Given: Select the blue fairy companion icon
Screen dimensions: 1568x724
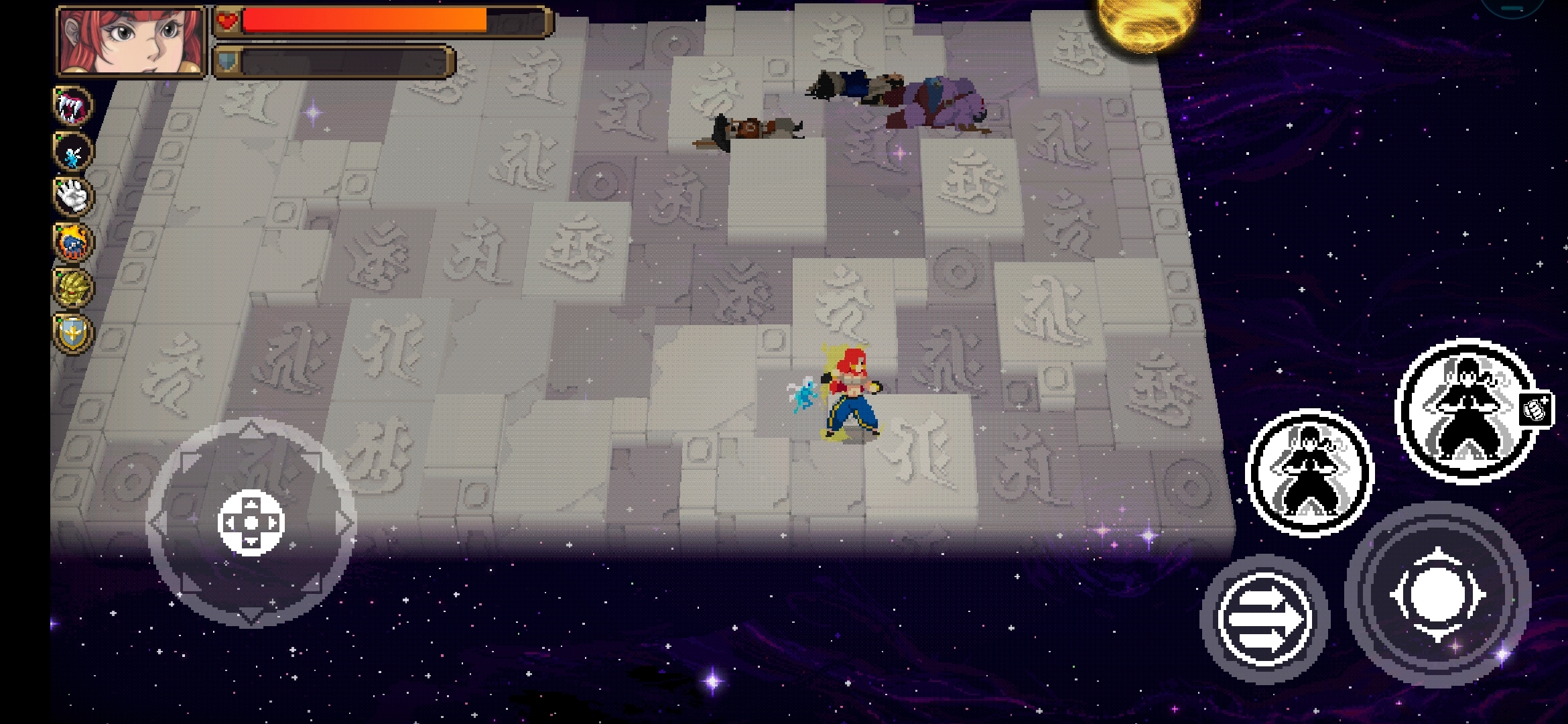Looking at the screenshot, I should click(73, 152).
